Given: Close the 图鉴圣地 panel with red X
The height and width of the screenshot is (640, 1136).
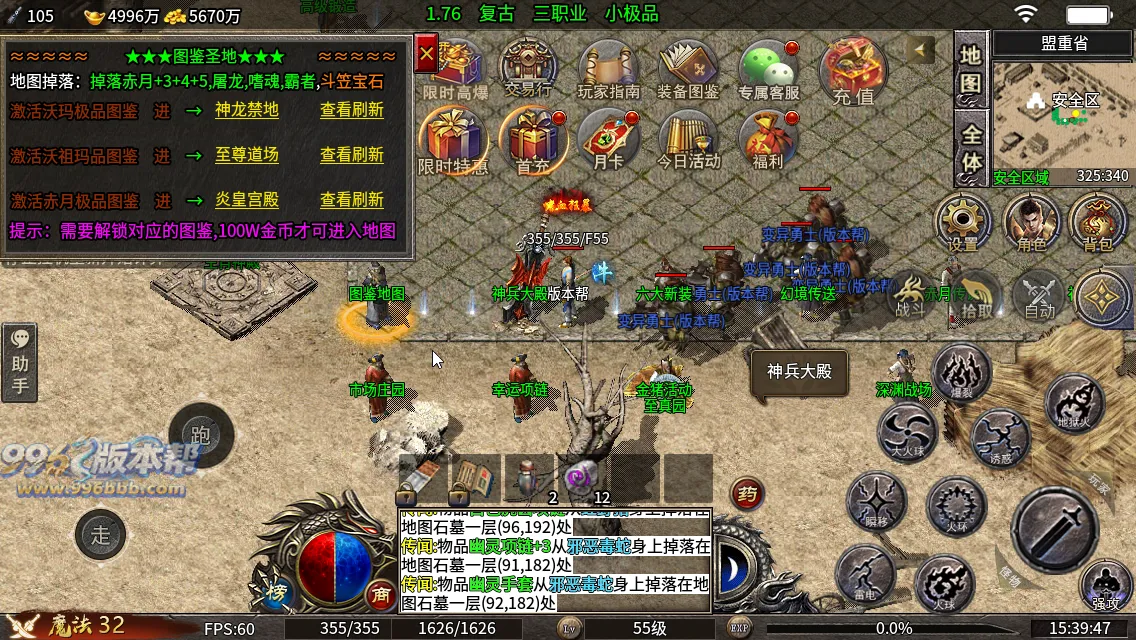Looking at the screenshot, I should tap(427, 54).
